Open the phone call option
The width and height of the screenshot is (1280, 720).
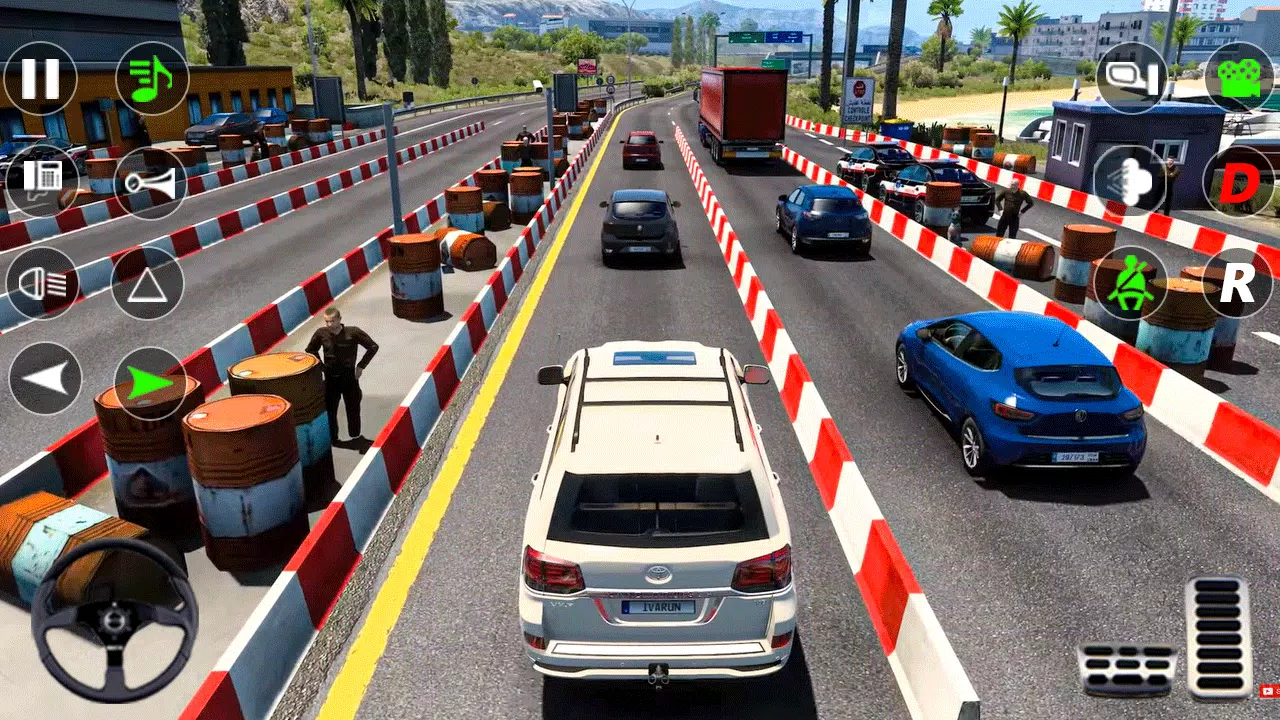pyautogui.click(x=40, y=182)
